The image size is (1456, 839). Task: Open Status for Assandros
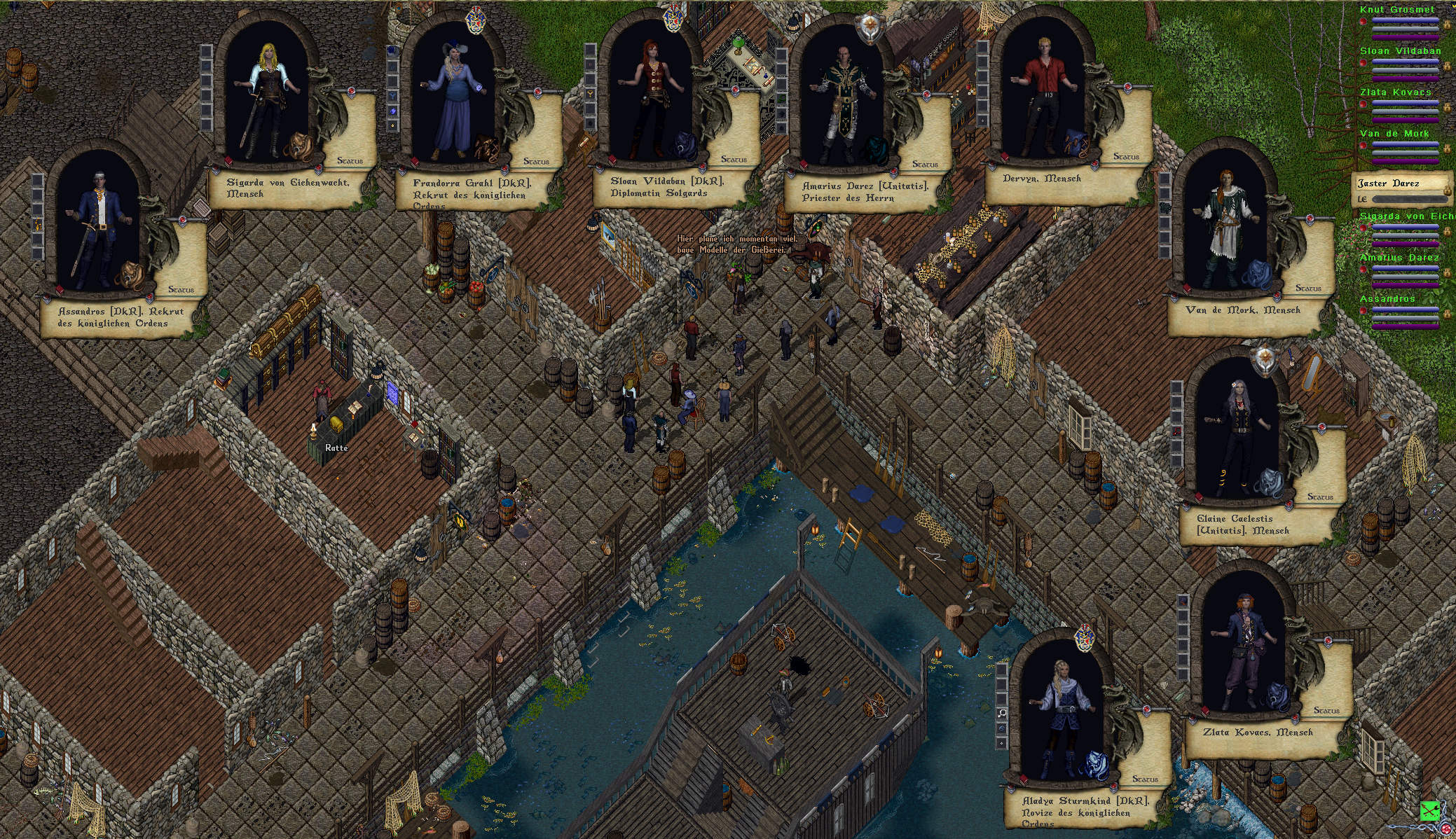tap(181, 290)
